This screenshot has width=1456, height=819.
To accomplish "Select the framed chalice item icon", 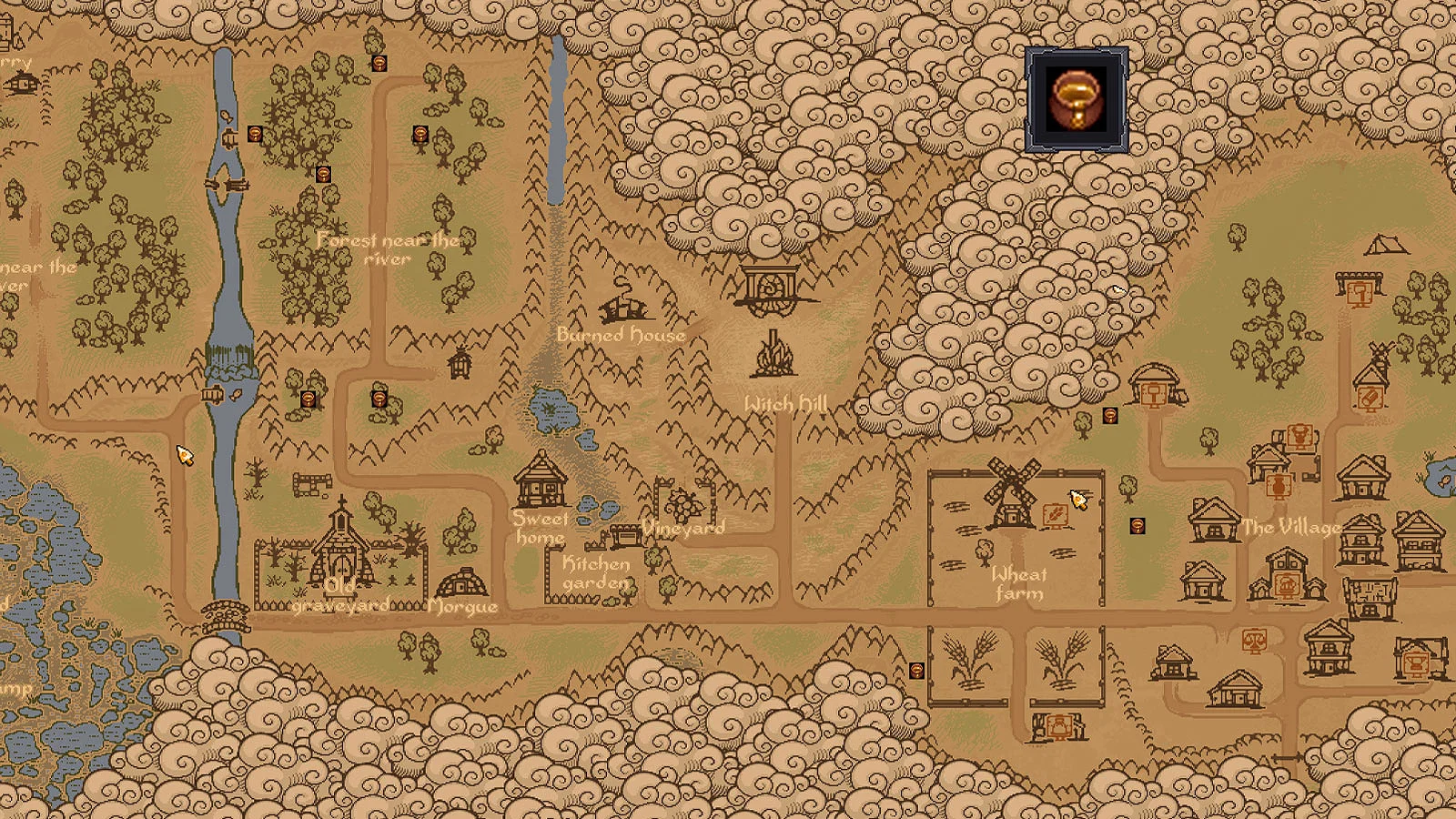I will pos(1077,100).
